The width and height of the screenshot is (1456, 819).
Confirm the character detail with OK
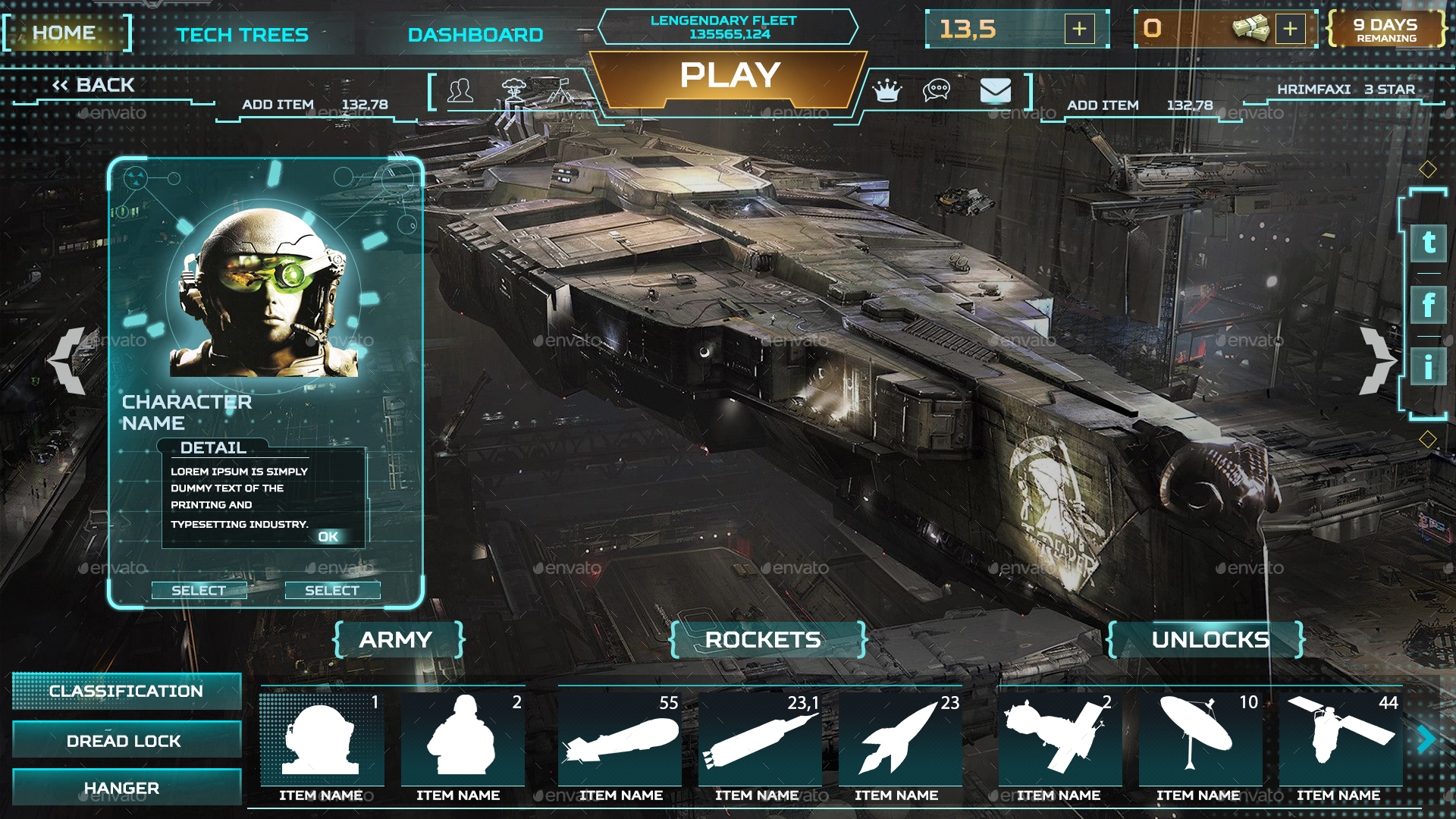pyautogui.click(x=329, y=536)
